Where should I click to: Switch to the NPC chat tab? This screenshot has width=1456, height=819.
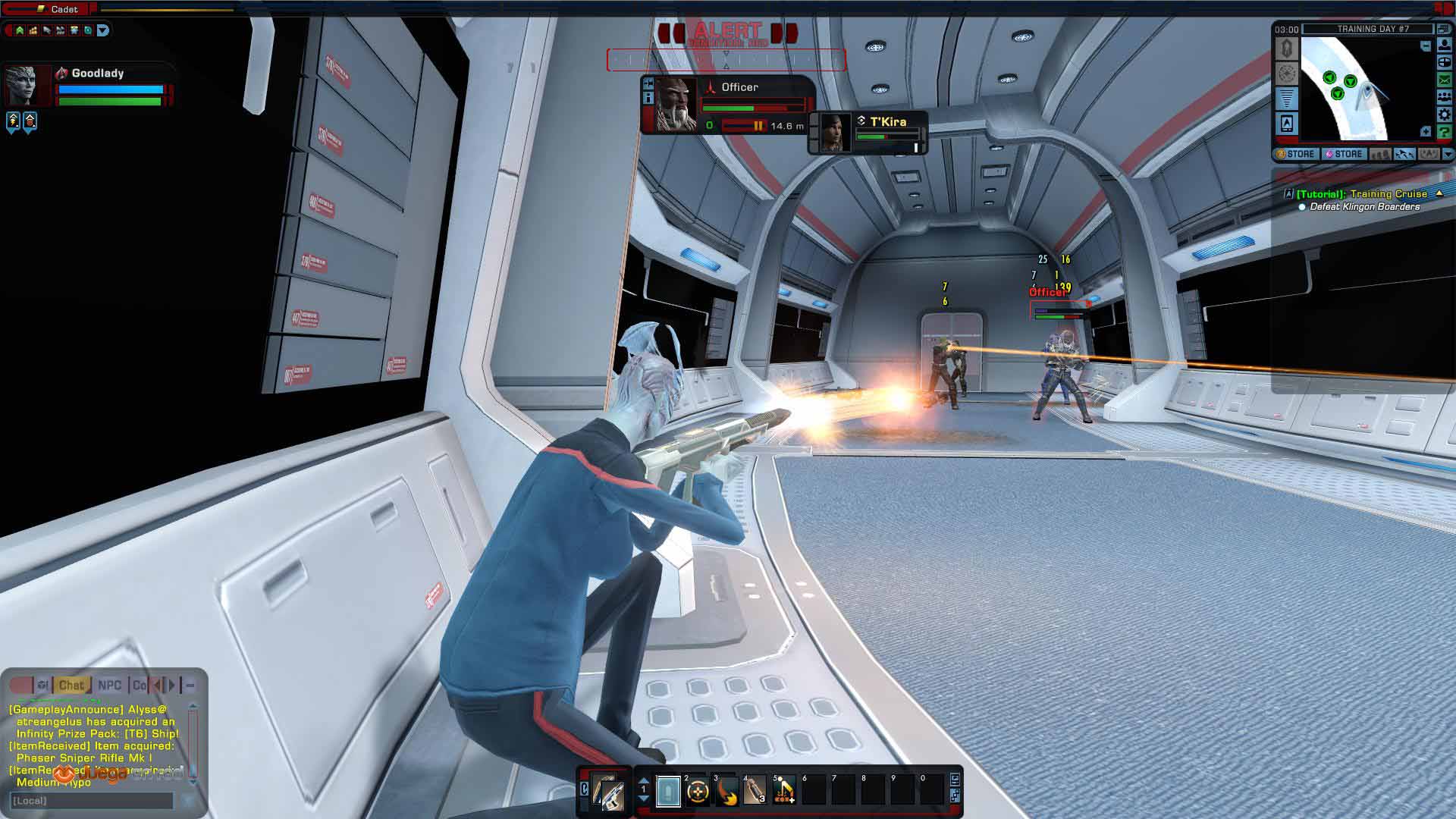pos(109,686)
